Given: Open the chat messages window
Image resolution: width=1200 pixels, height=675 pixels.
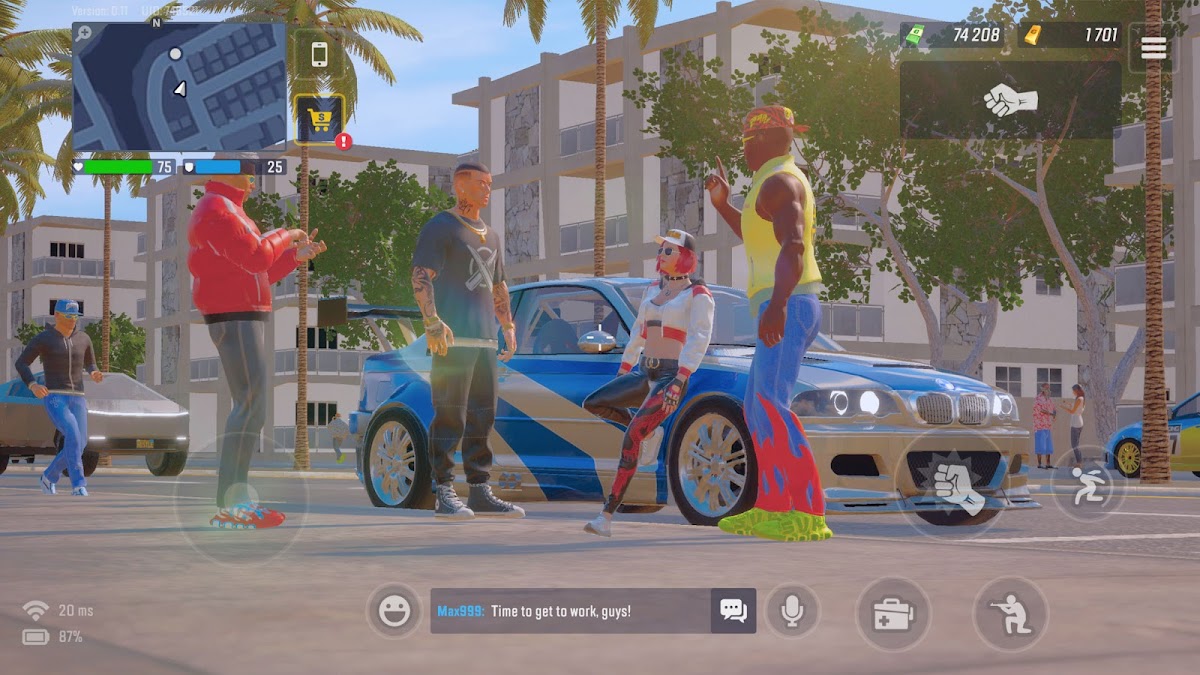Looking at the screenshot, I should [x=733, y=611].
